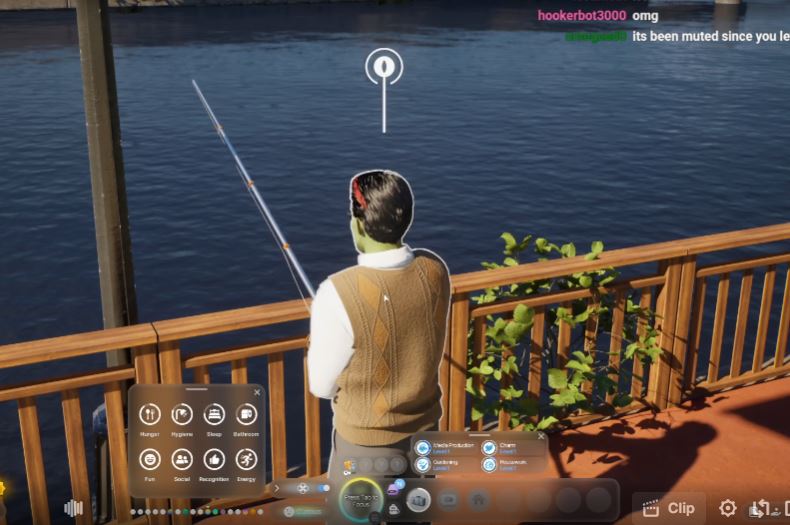Open the Sleep need icon
The height and width of the screenshot is (525, 790).
(x=214, y=414)
